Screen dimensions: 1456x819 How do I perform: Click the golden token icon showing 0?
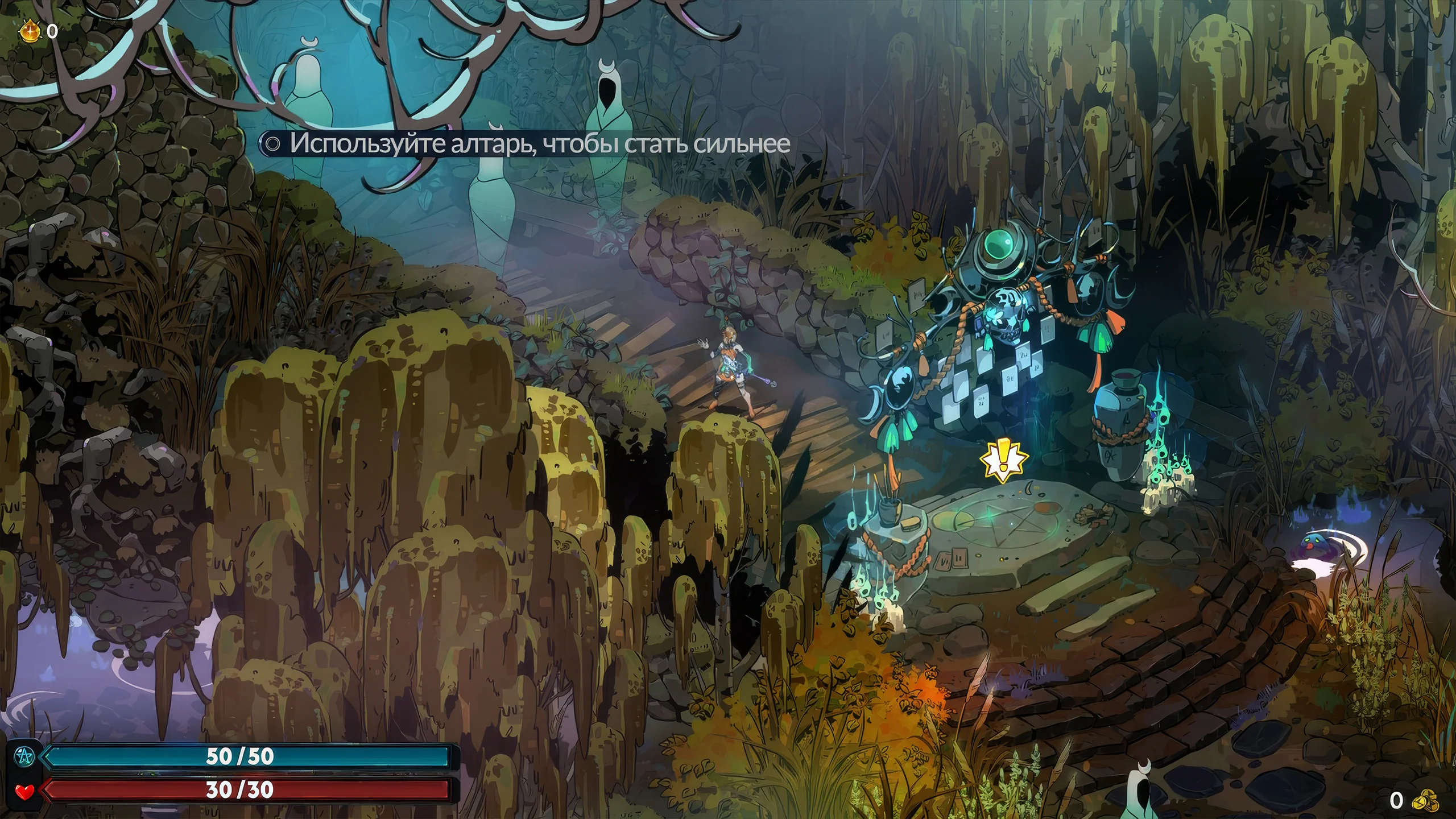(28, 31)
